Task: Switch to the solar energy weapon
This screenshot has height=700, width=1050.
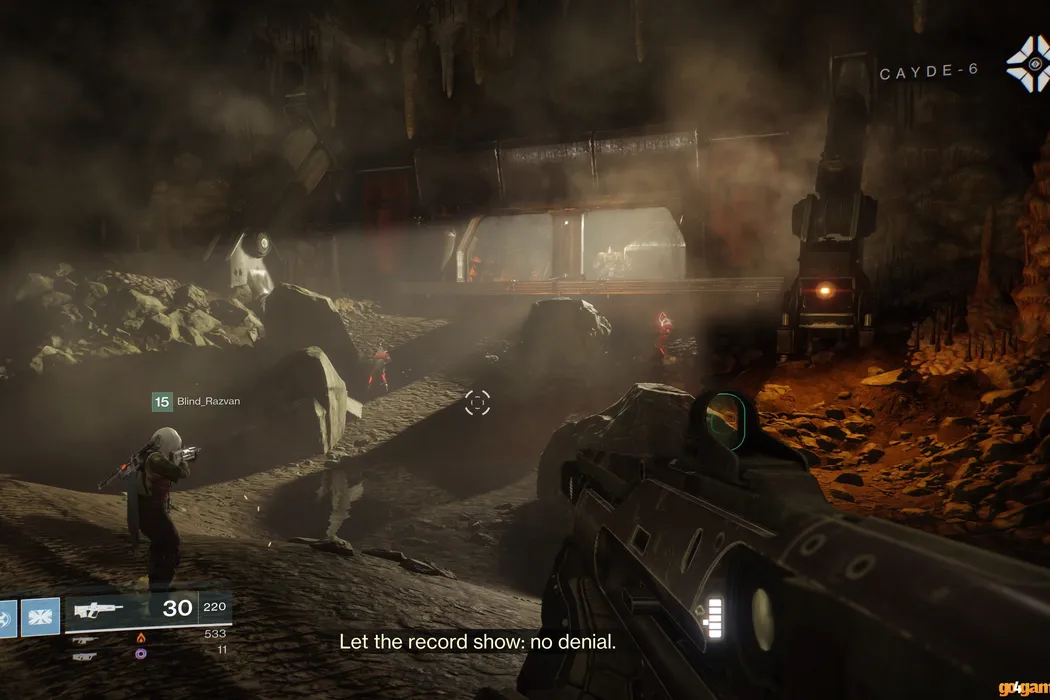Action: [87, 640]
